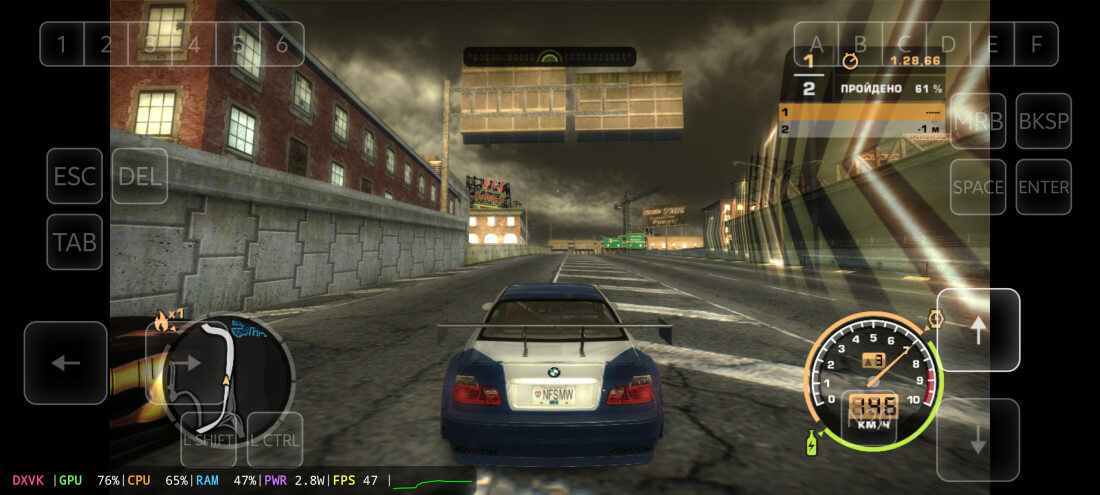This screenshot has height=495, width=1100.
Task: Tap the number 6 overlay key
Action: pyautogui.click(x=282, y=44)
